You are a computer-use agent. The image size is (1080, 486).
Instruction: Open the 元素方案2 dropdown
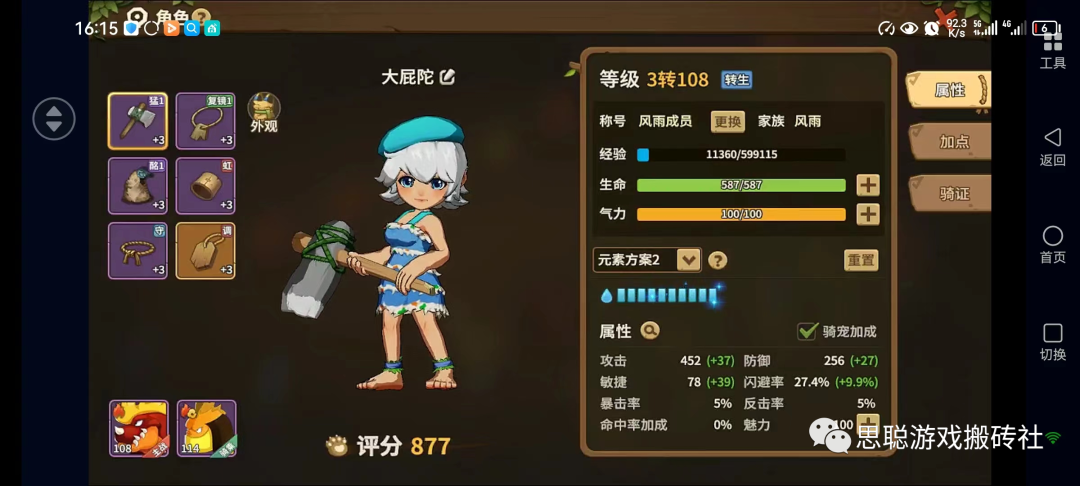(x=688, y=260)
